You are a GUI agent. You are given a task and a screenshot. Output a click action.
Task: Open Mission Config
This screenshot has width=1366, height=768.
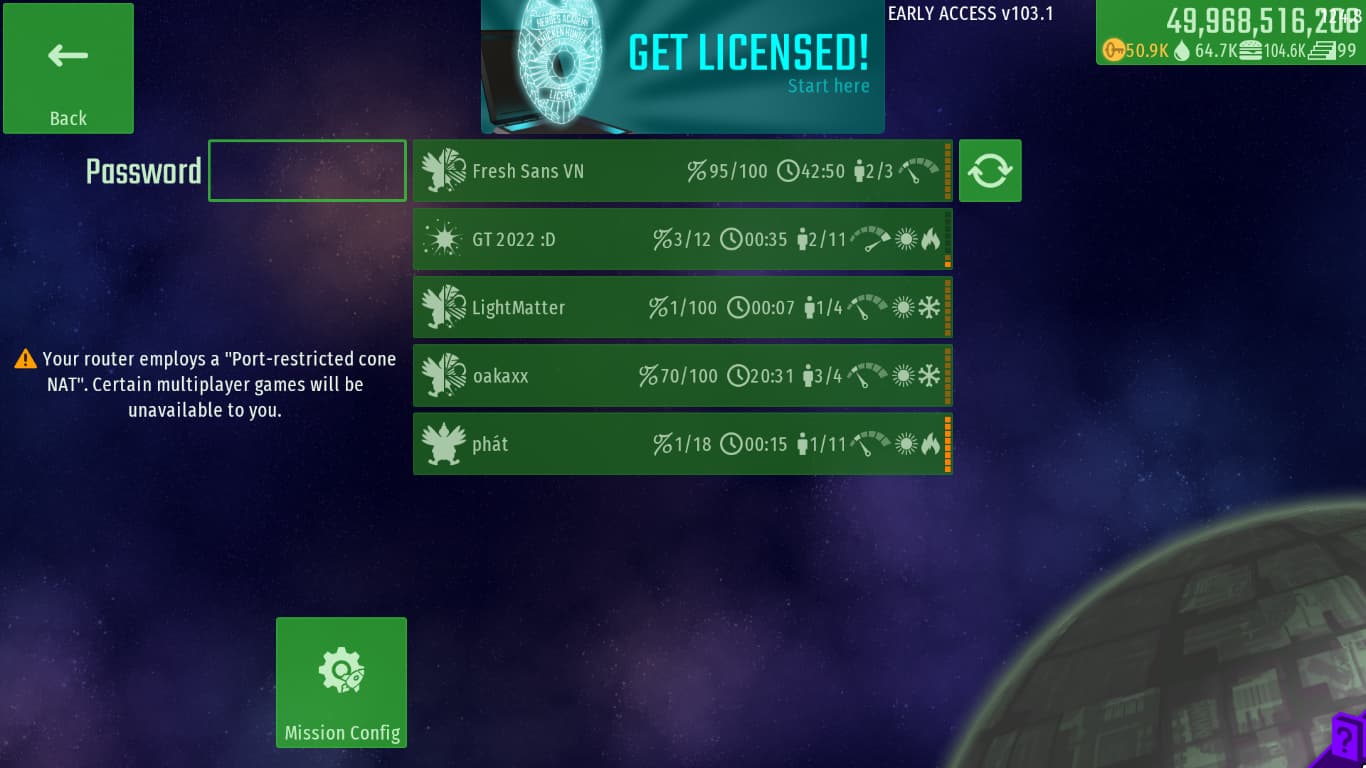[341, 682]
